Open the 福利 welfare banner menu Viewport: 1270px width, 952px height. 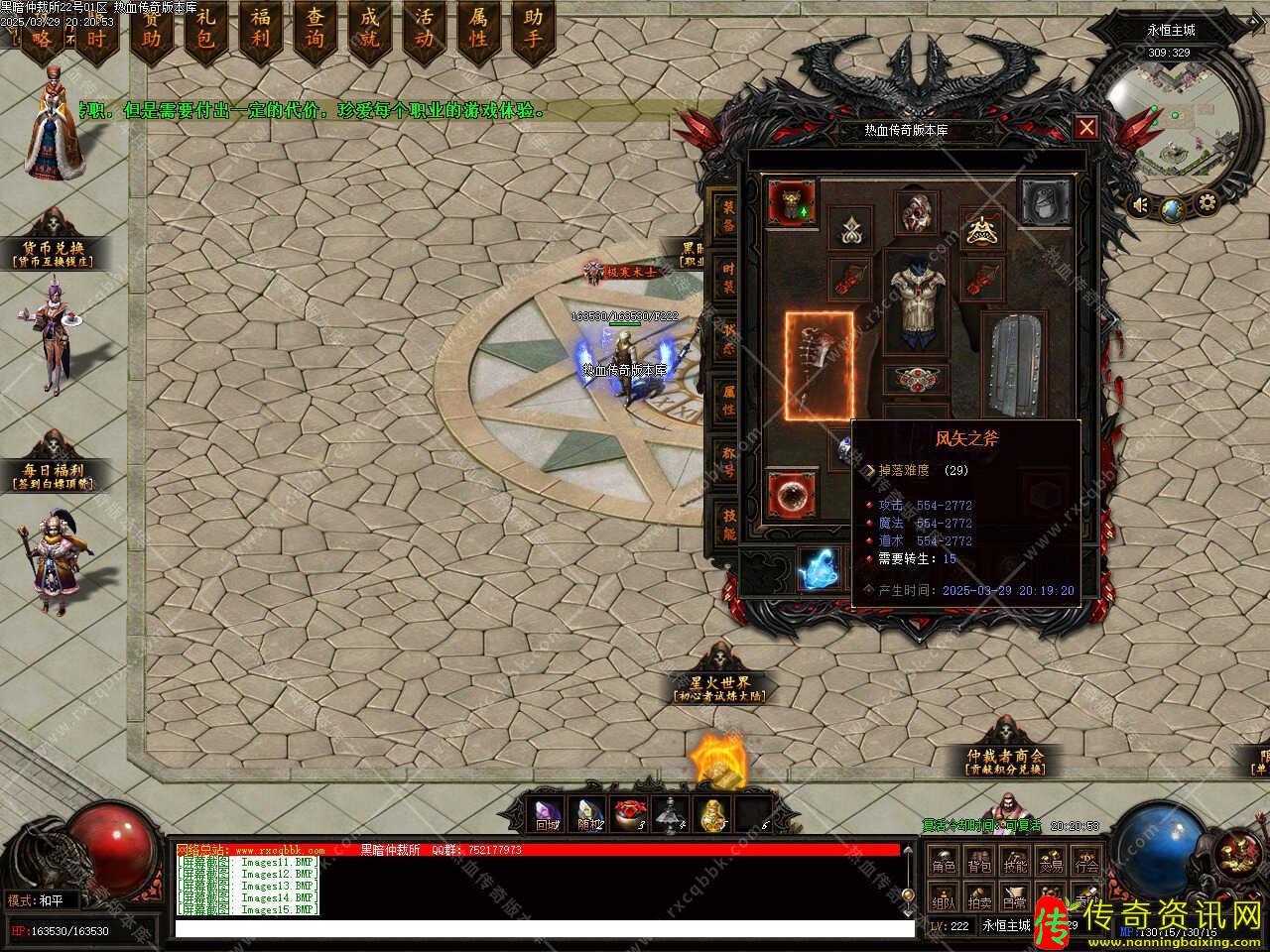click(261, 30)
